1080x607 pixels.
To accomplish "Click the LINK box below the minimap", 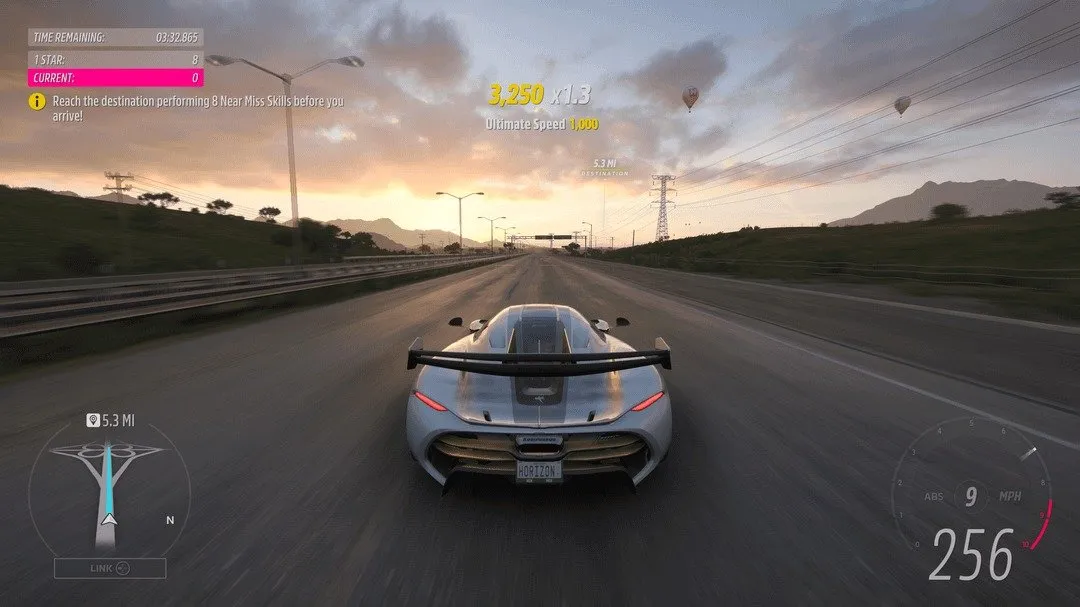I will pyautogui.click(x=110, y=568).
